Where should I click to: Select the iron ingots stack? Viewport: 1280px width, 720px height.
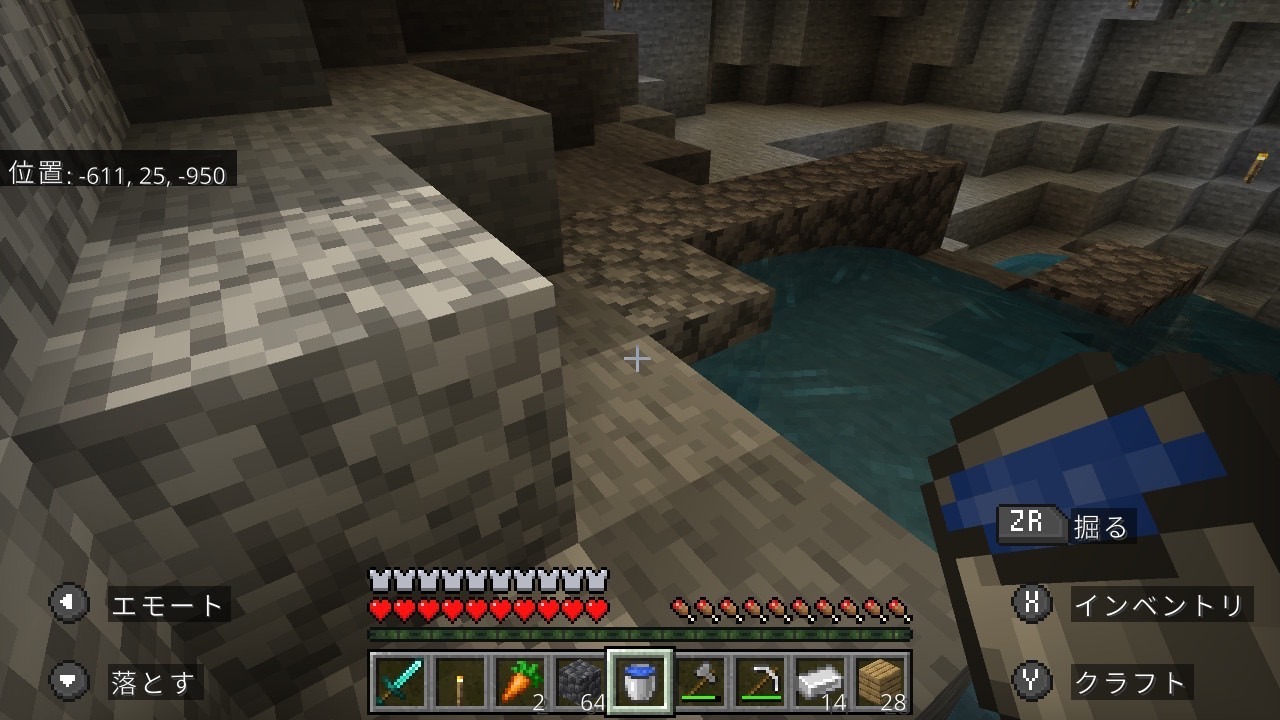821,682
